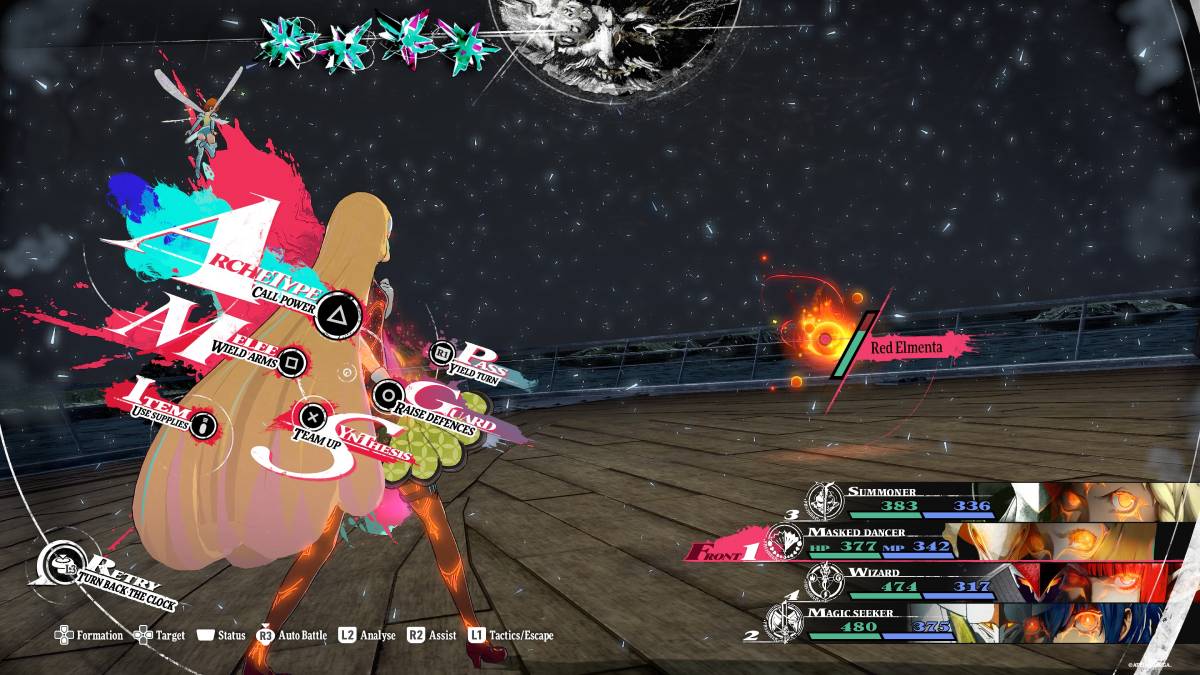This screenshot has height=675, width=1200.
Task: Open the Formation option
Action: tap(89, 635)
